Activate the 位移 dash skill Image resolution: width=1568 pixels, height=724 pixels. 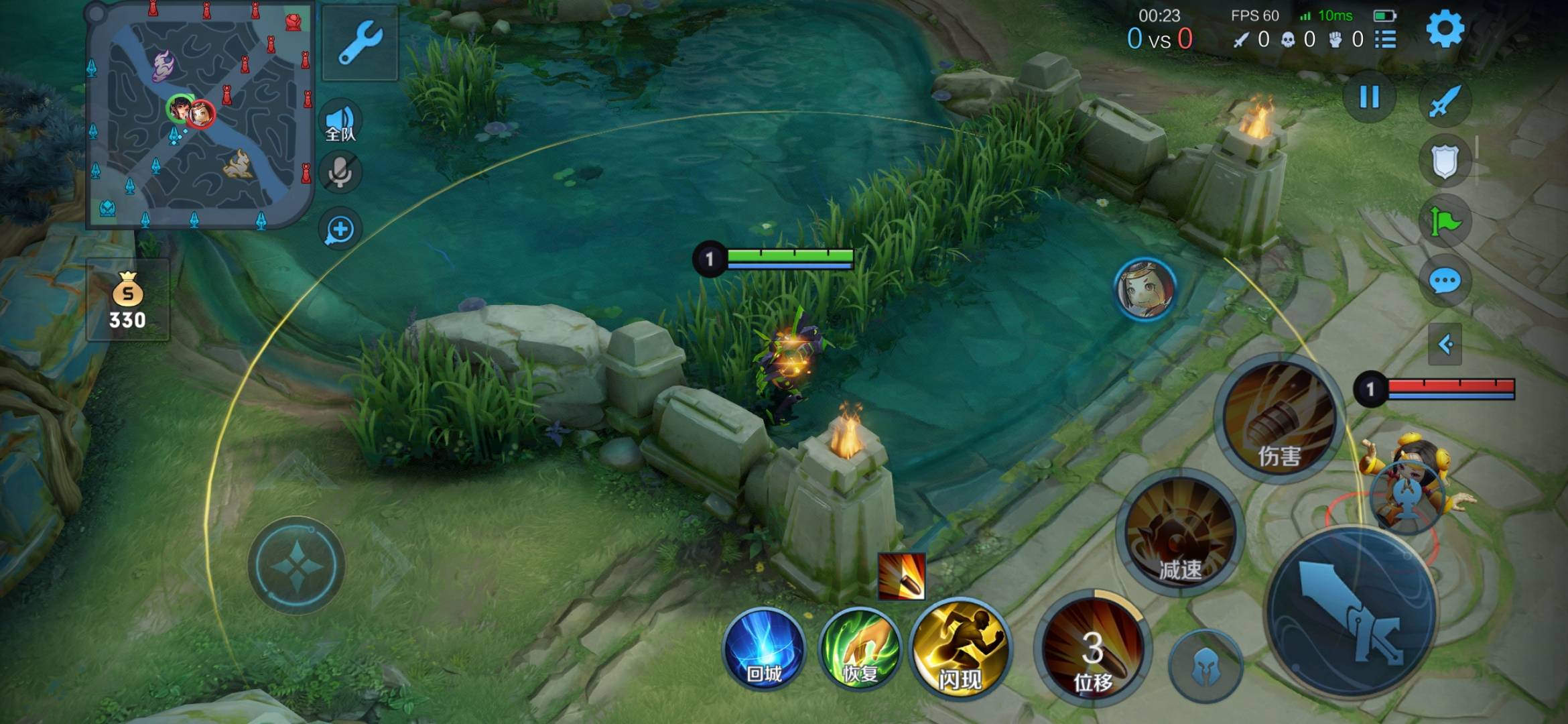[1092, 650]
